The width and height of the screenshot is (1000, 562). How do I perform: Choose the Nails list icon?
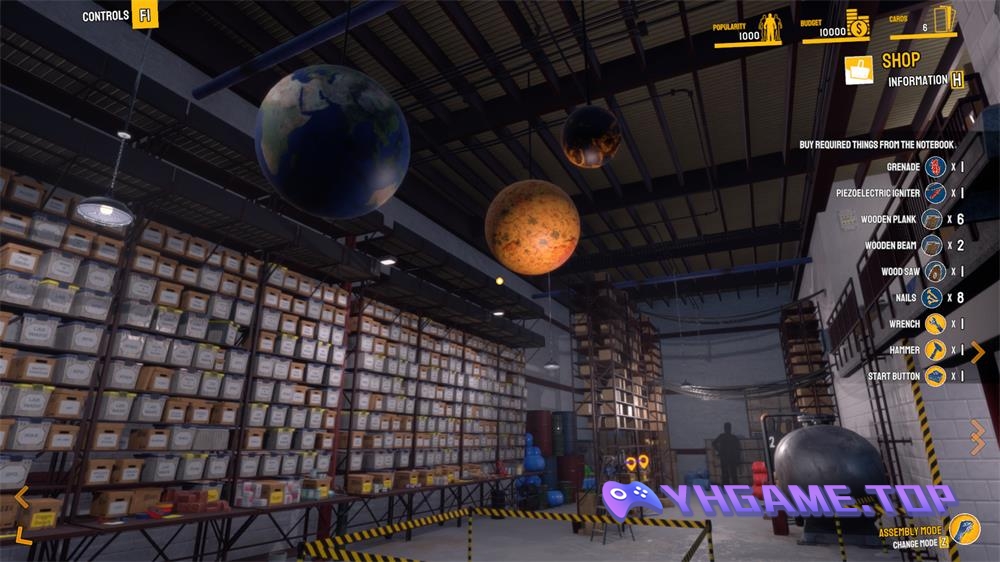click(932, 297)
